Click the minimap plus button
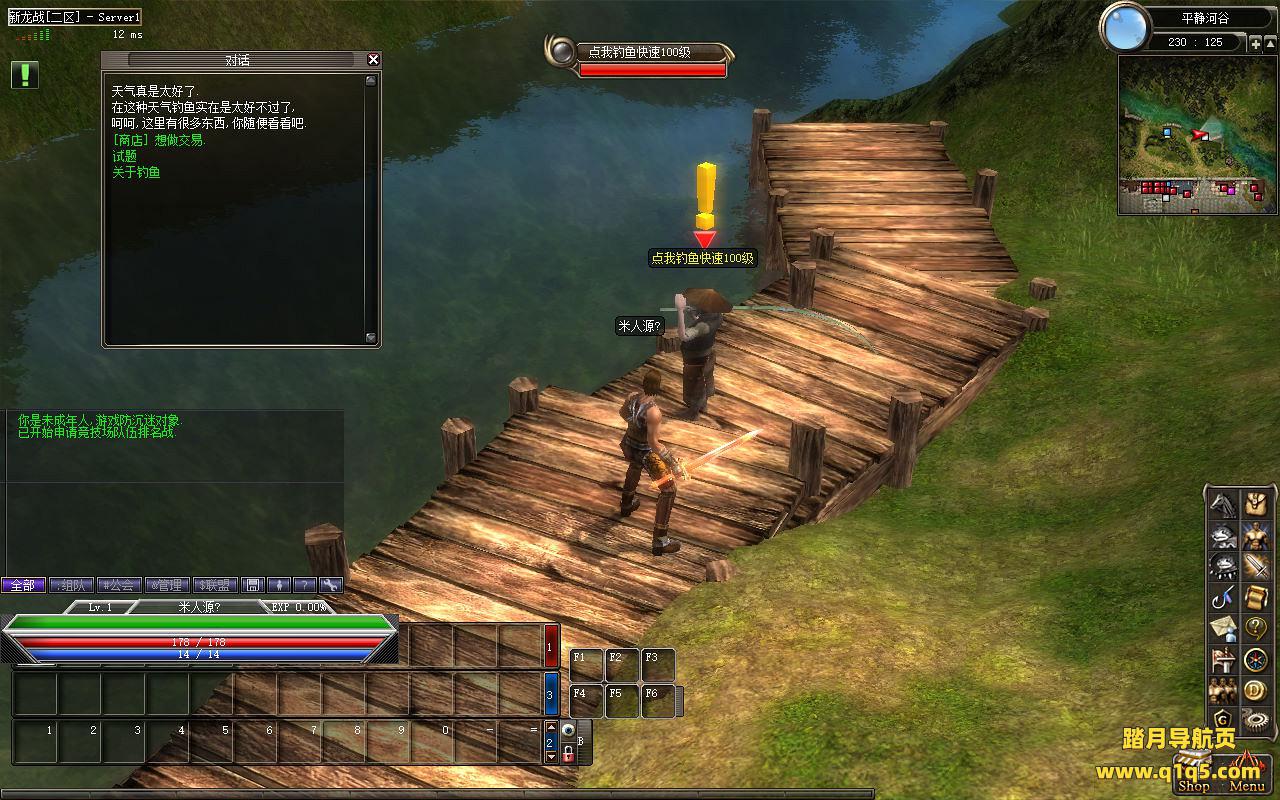Viewport: 1280px width, 800px height. point(1255,43)
